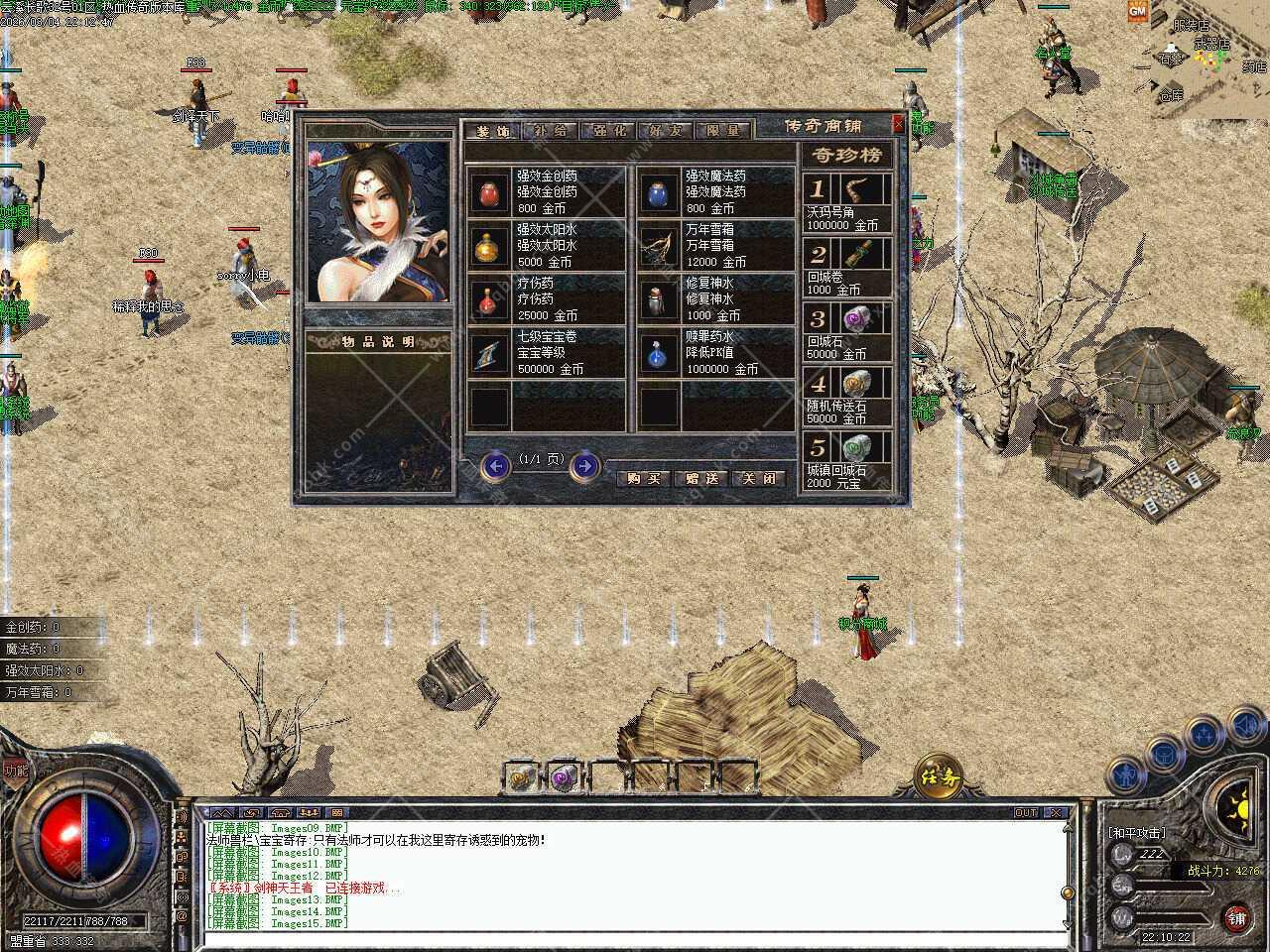1270x952 pixels.
Task: Open the 强化 shop tab
Action: [607, 131]
